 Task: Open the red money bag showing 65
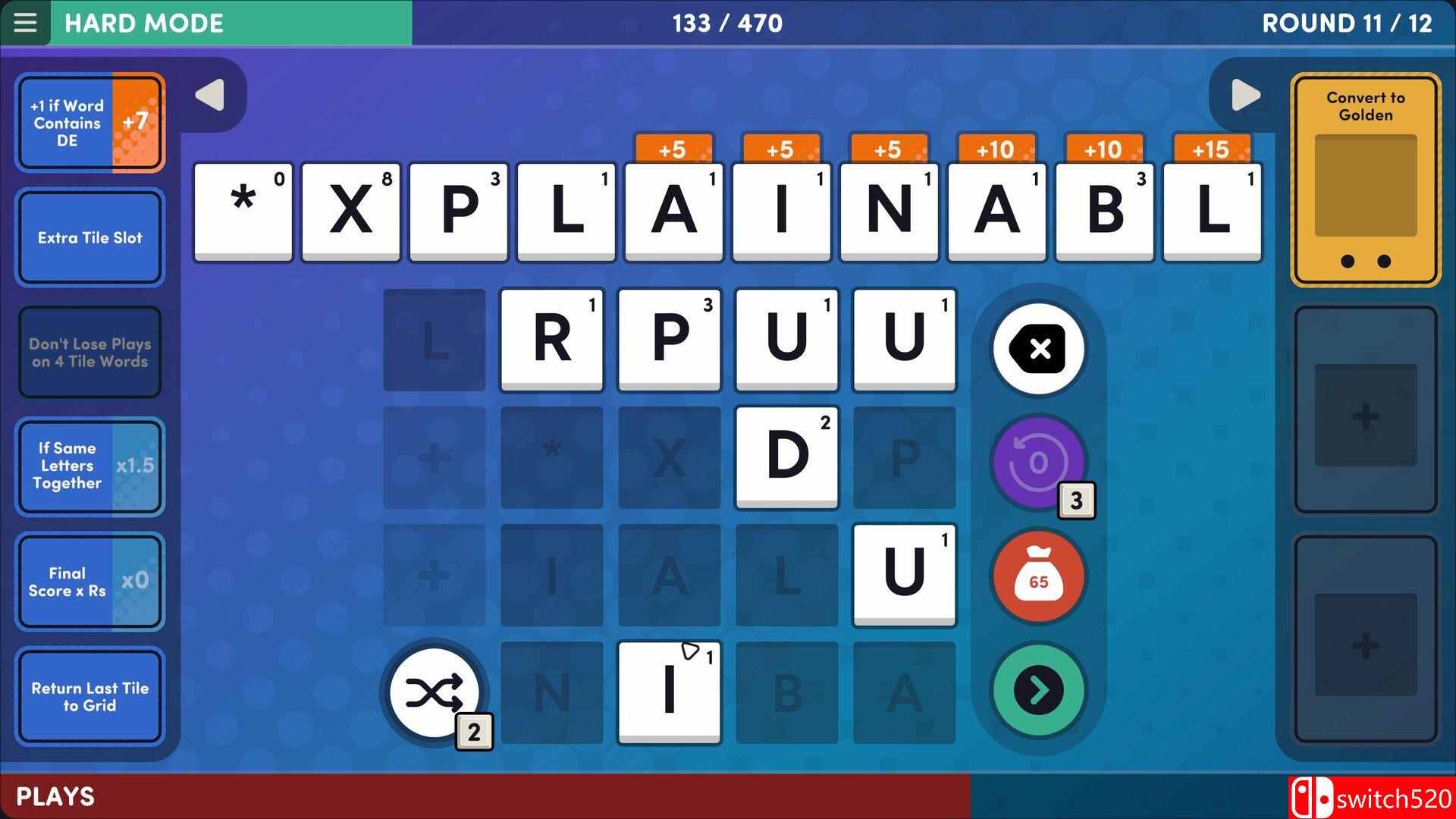[x=1038, y=576]
